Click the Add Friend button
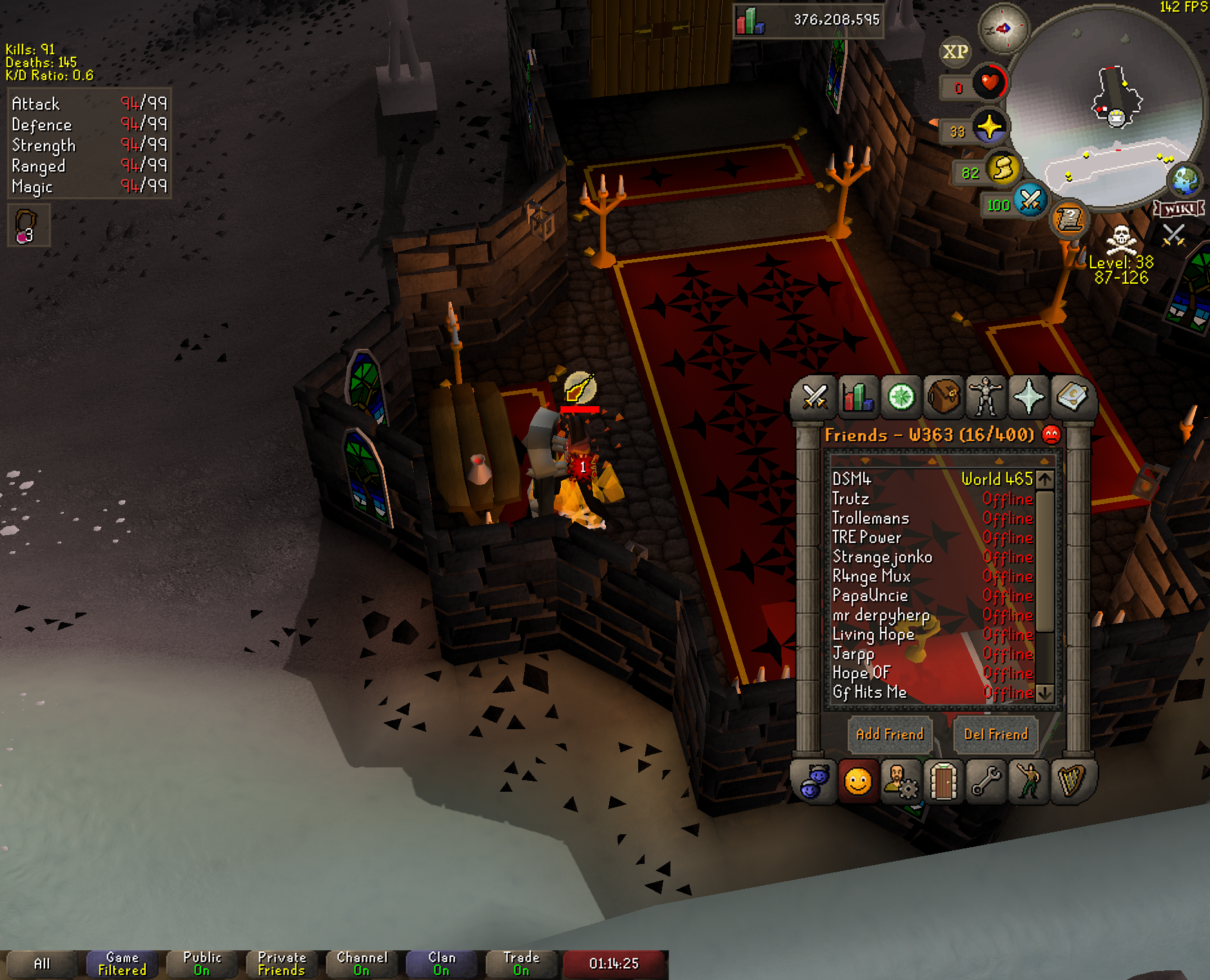Viewport: 1210px width, 980px height. point(890,734)
